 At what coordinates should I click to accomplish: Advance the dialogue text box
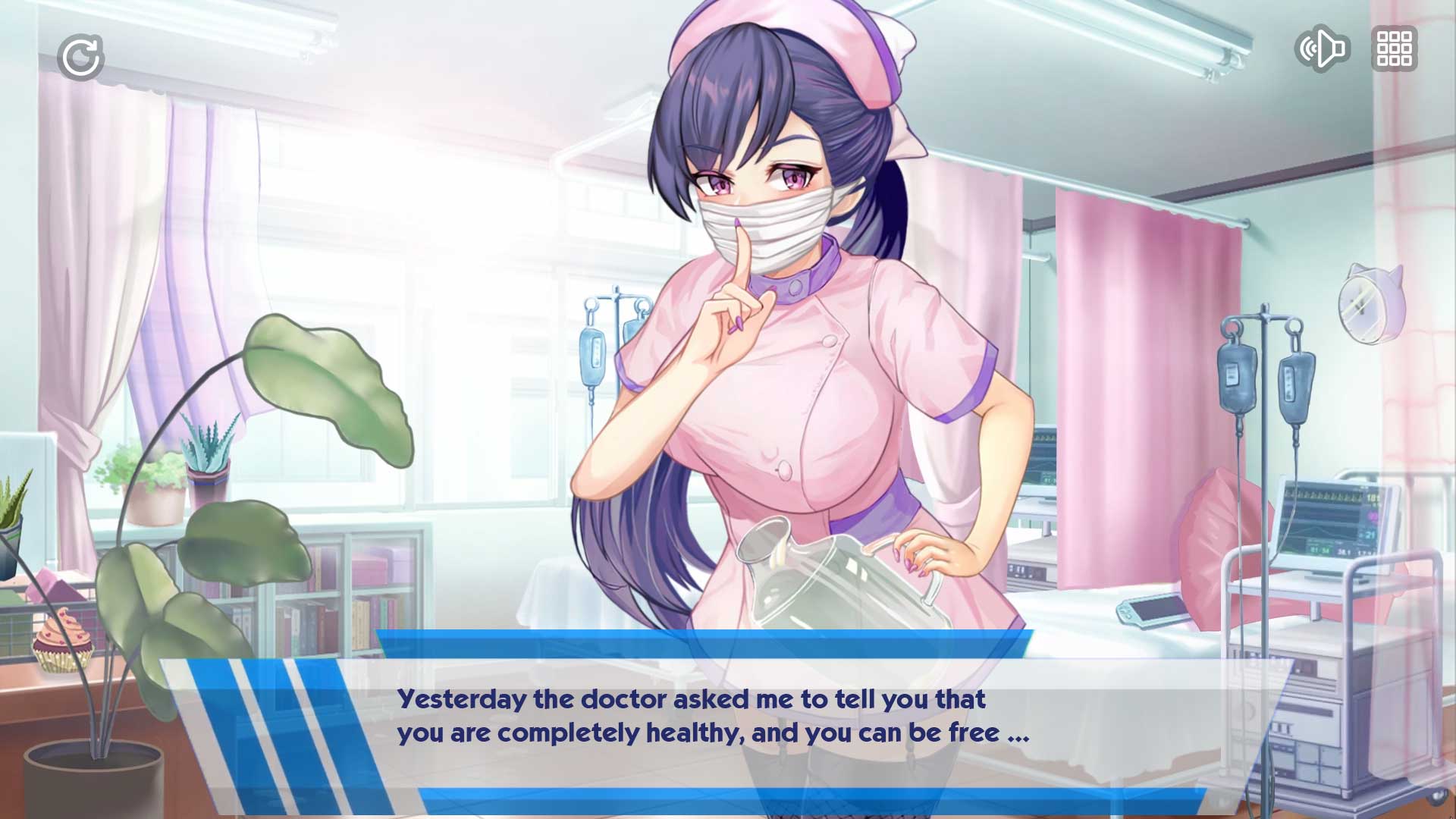[x=713, y=717]
